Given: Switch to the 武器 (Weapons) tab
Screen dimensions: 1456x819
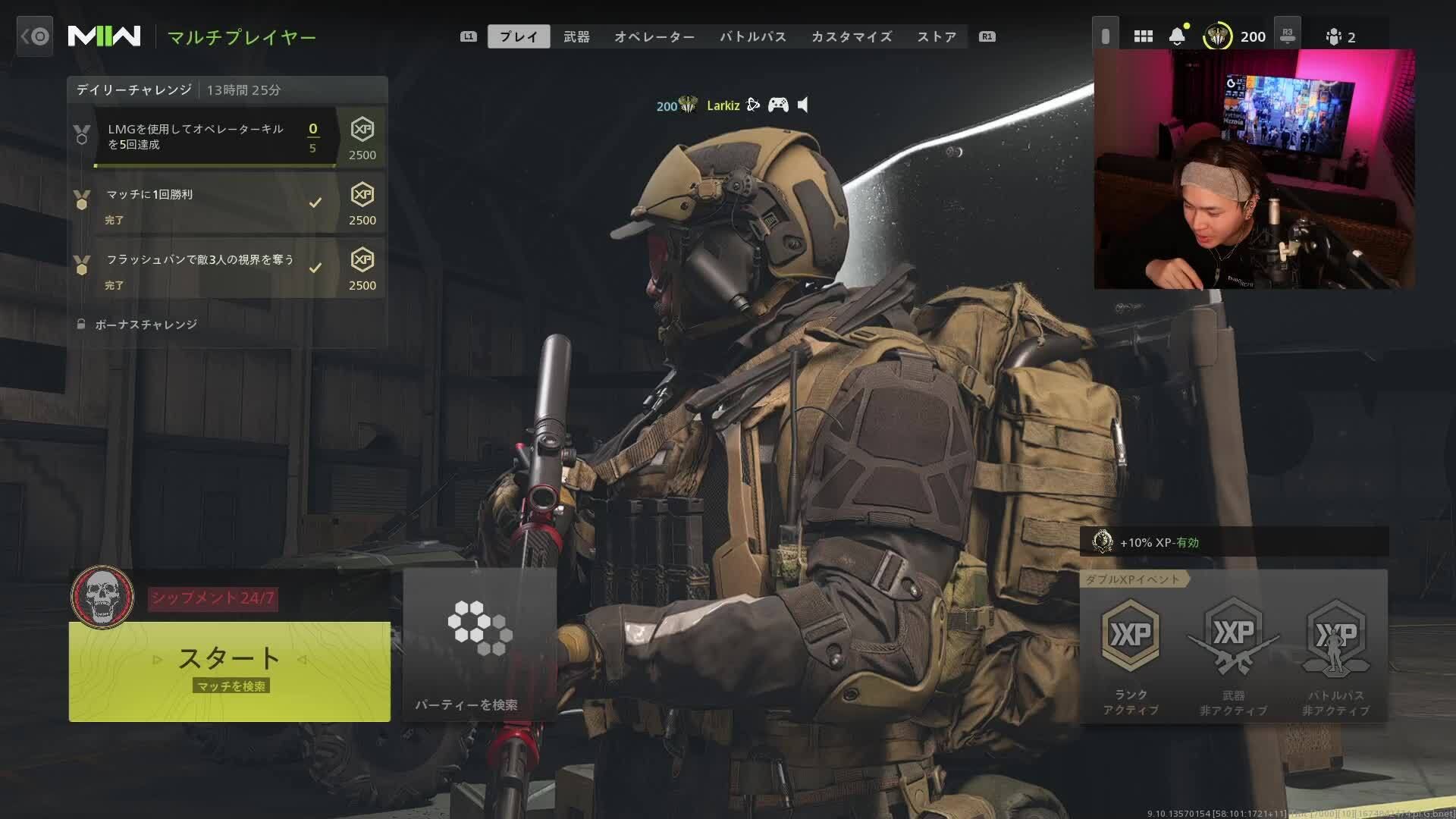Looking at the screenshot, I should click(576, 36).
